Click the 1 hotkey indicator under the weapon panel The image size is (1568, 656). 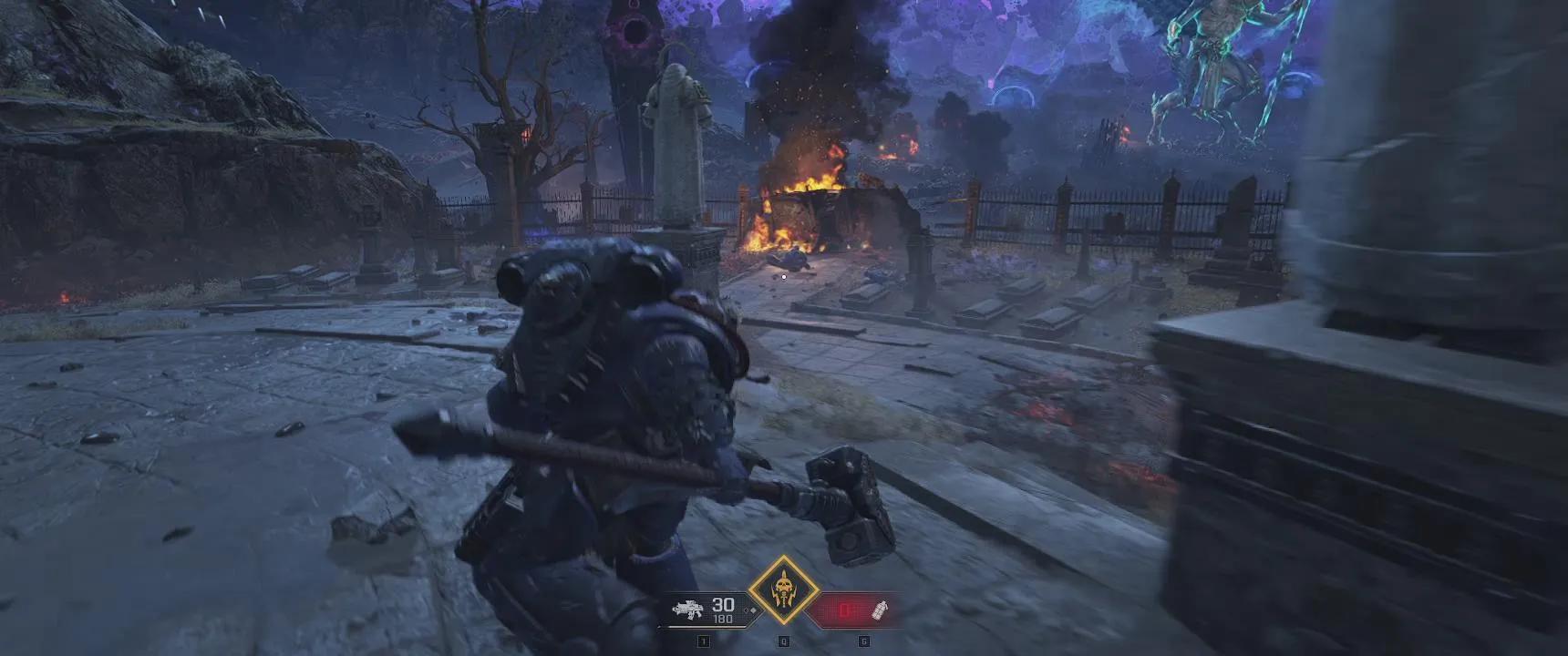pyautogui.click(x=704, y=640)
